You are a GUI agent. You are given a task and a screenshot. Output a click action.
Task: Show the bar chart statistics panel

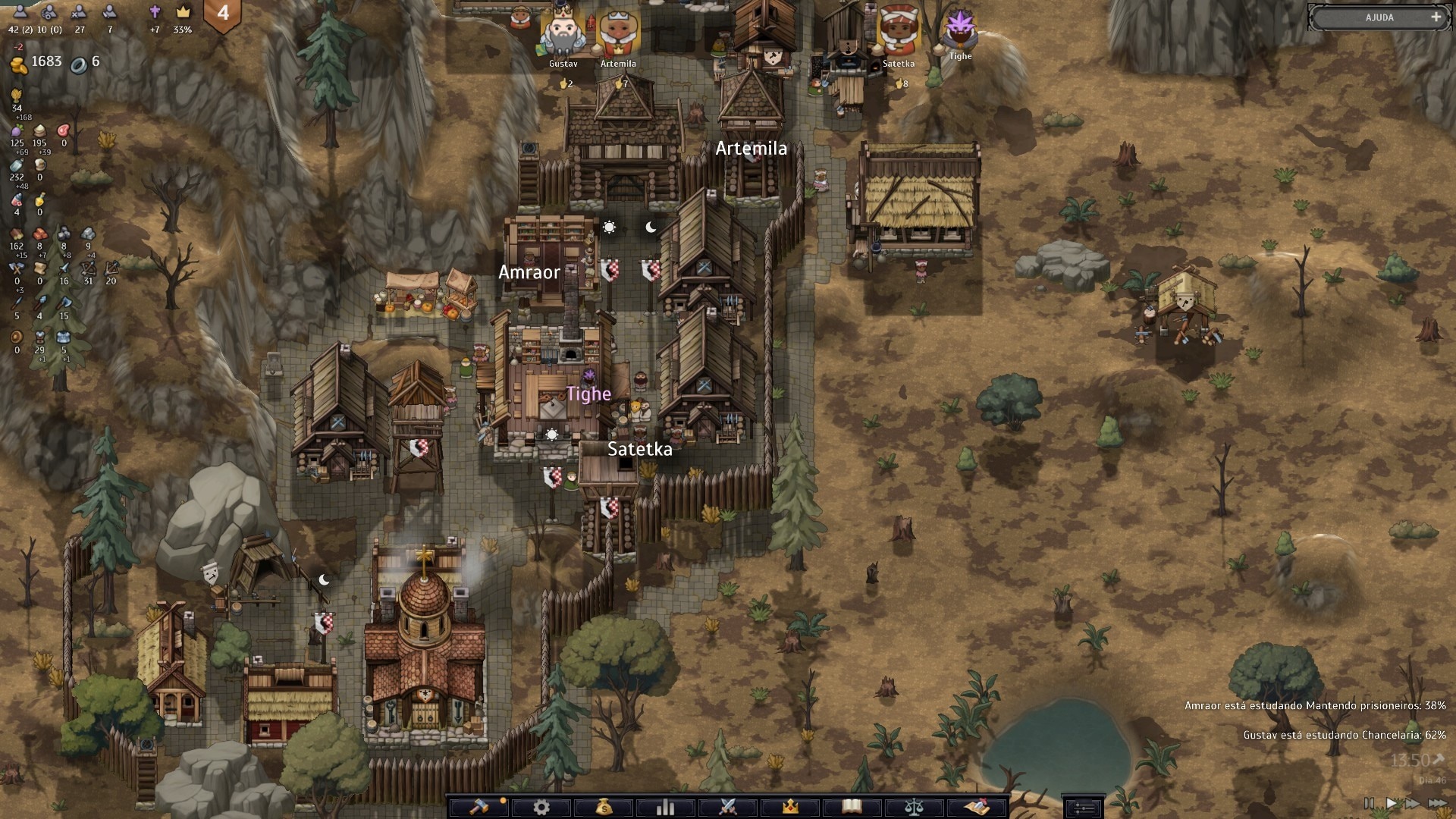665,807
